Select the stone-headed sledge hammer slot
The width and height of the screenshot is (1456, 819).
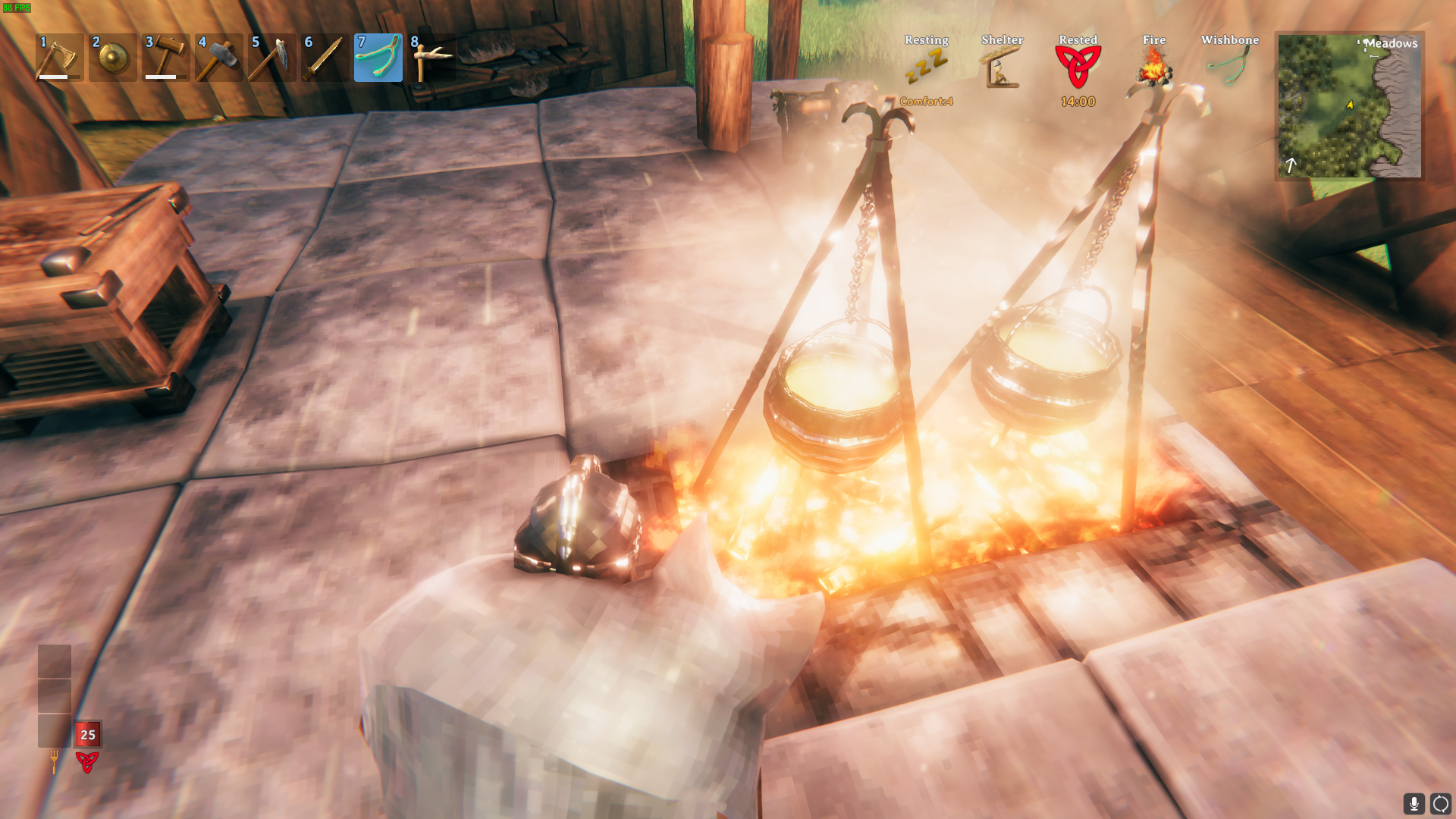(218, 58)
